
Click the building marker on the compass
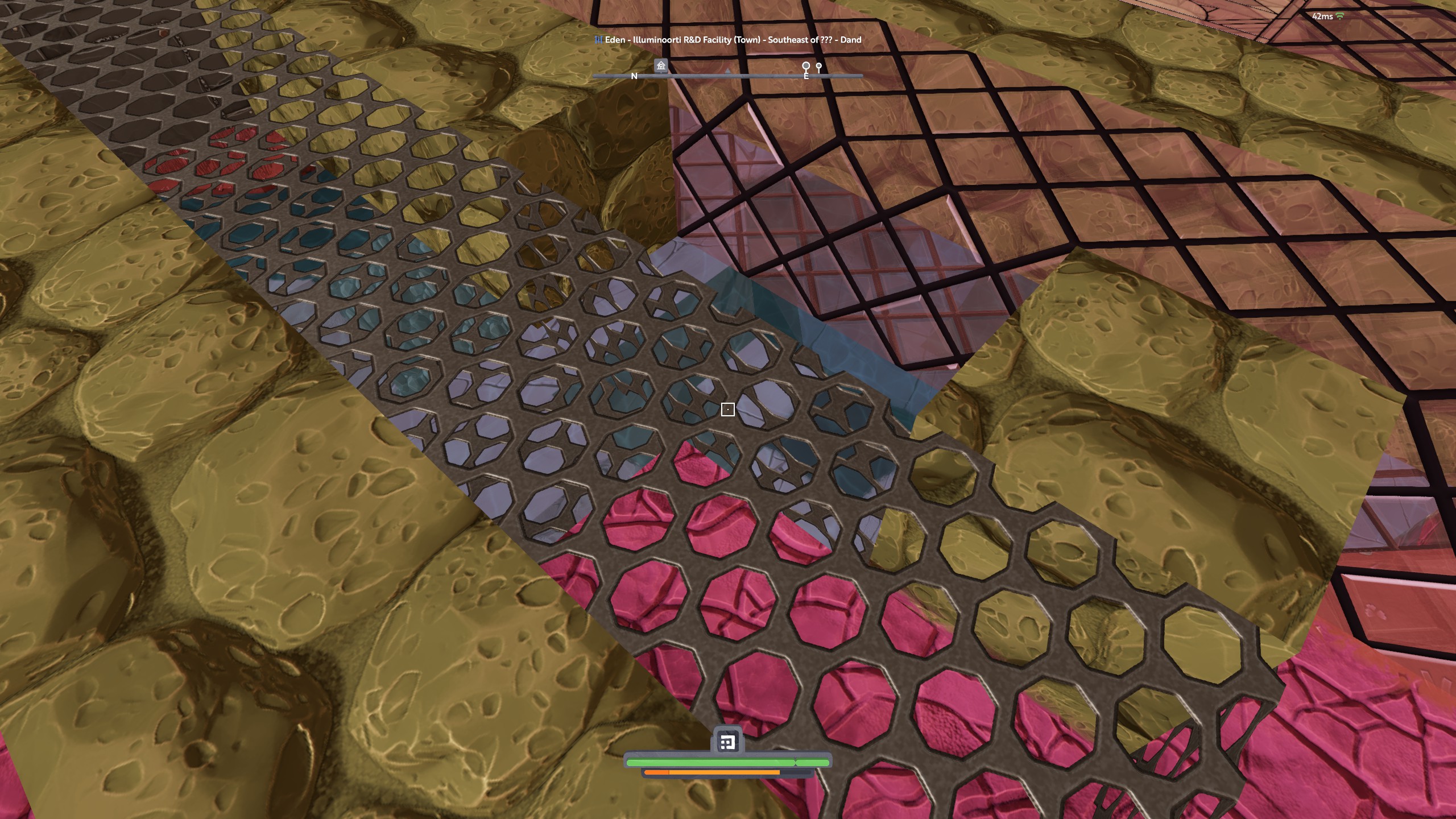click(x=660, y=66)
